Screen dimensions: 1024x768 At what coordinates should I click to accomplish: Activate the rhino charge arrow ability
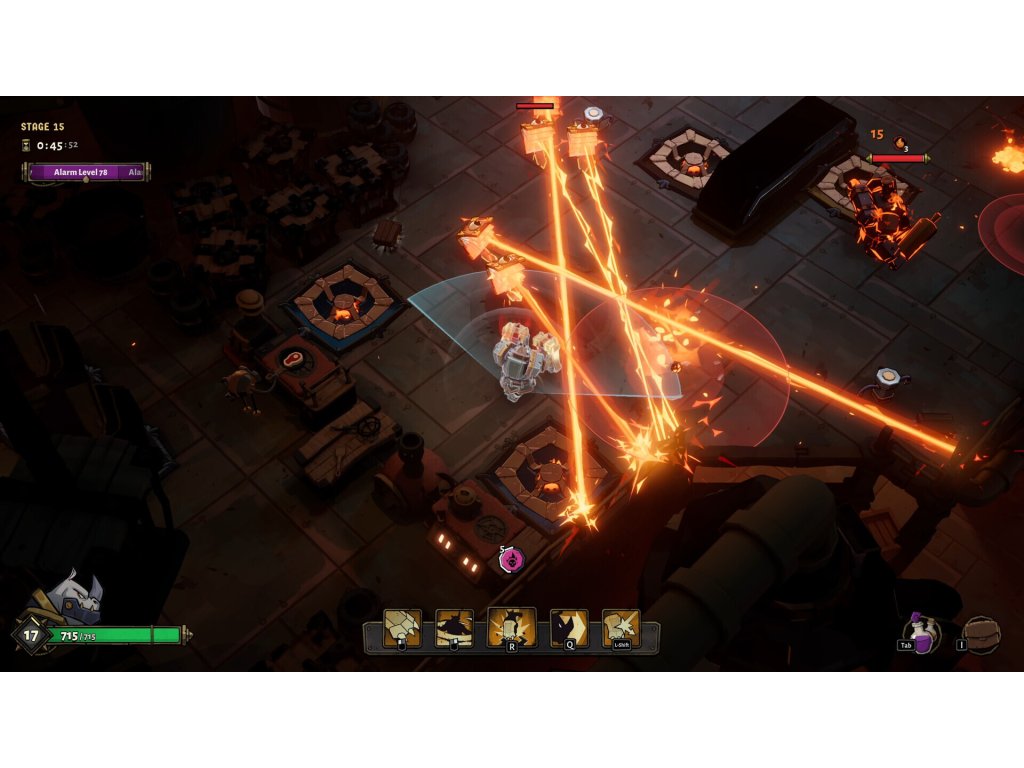569,628
